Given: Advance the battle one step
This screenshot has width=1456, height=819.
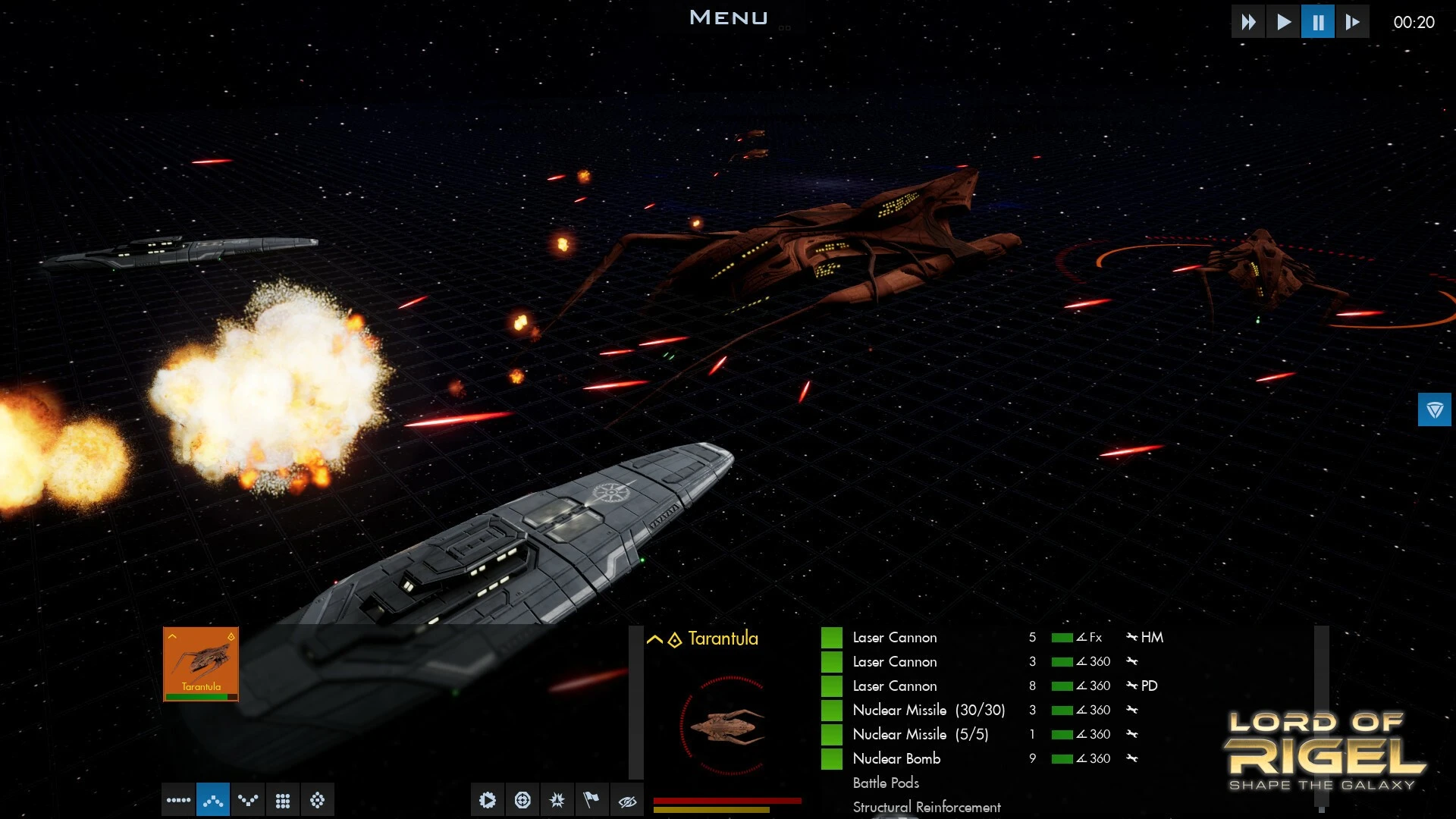Looking at the screenshot, I should pyautogui.click(x=1352, y=22).
